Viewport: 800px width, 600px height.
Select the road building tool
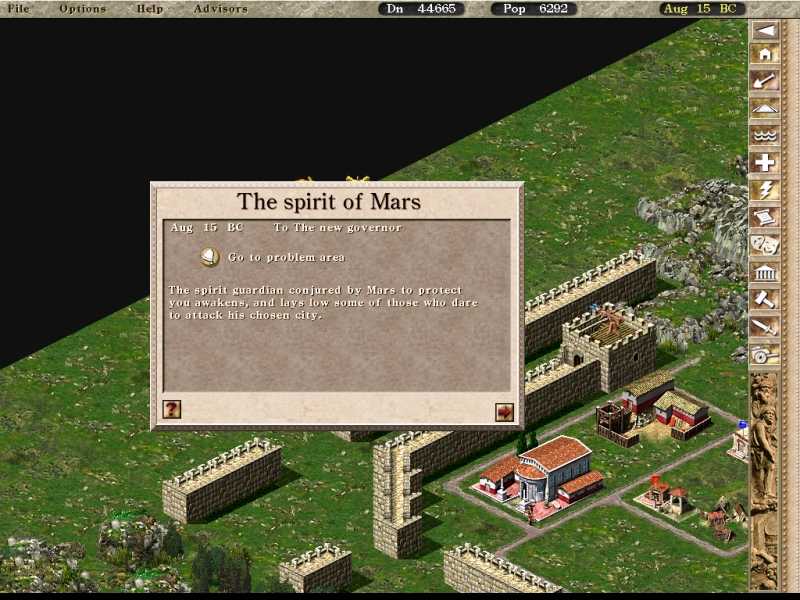765,109
